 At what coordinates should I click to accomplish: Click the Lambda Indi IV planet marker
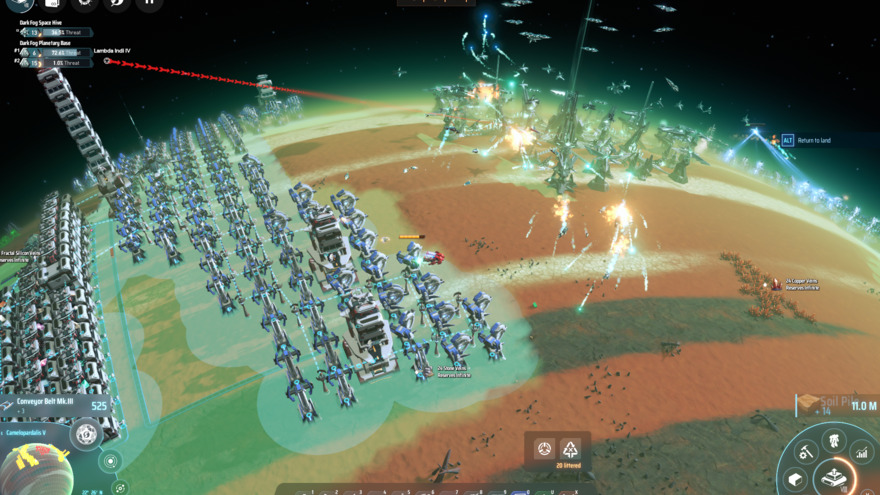tap(107, 60)
